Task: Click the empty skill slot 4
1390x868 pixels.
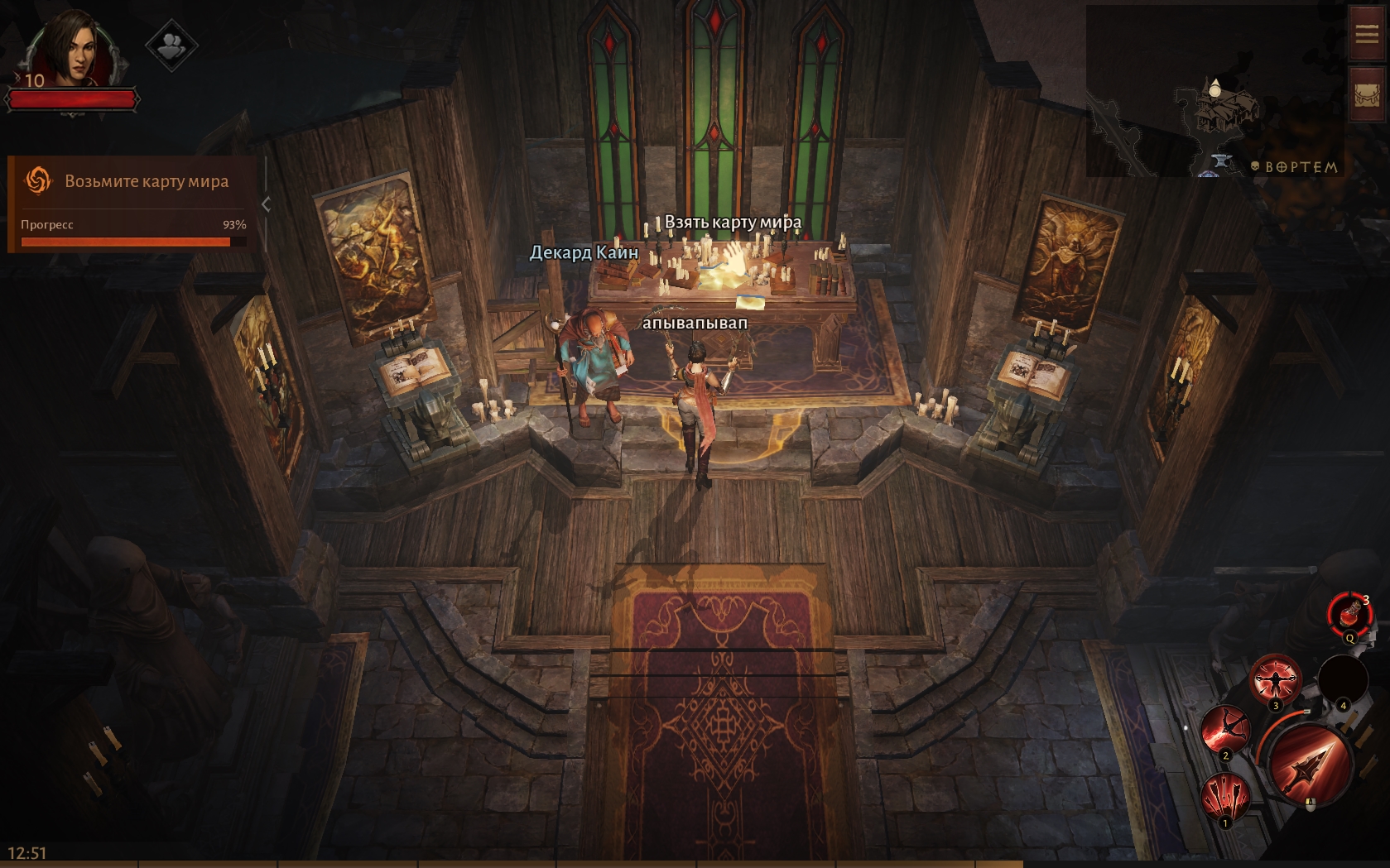Action: tap(1342, 680)
